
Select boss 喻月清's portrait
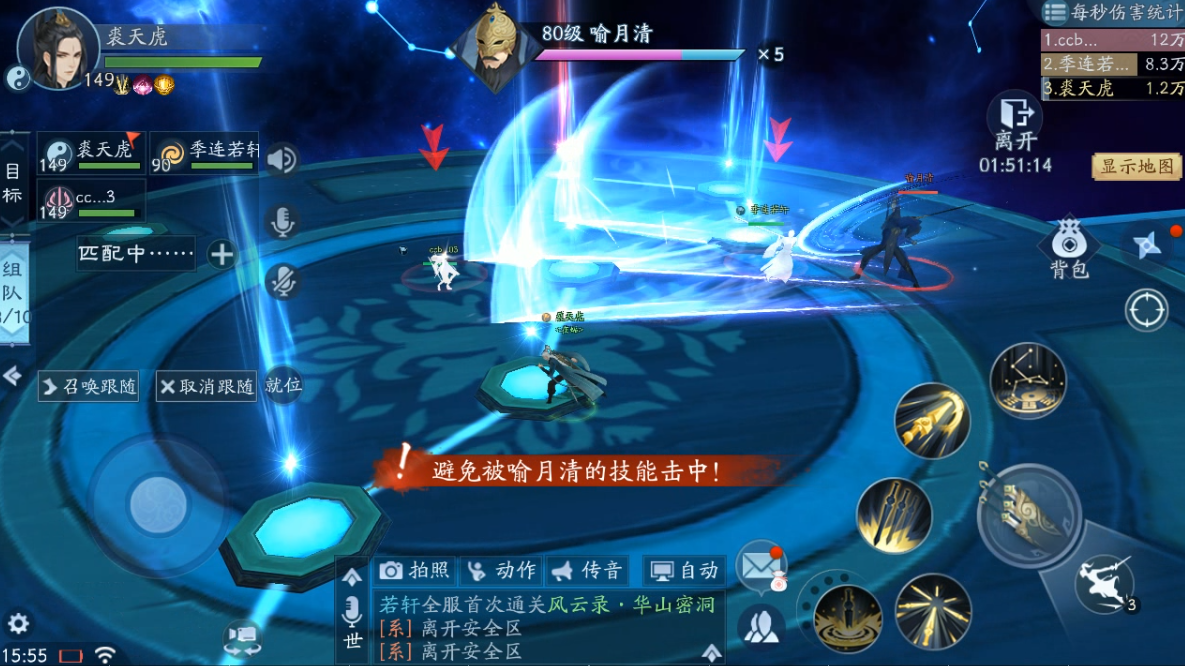(x=491, y=45)
